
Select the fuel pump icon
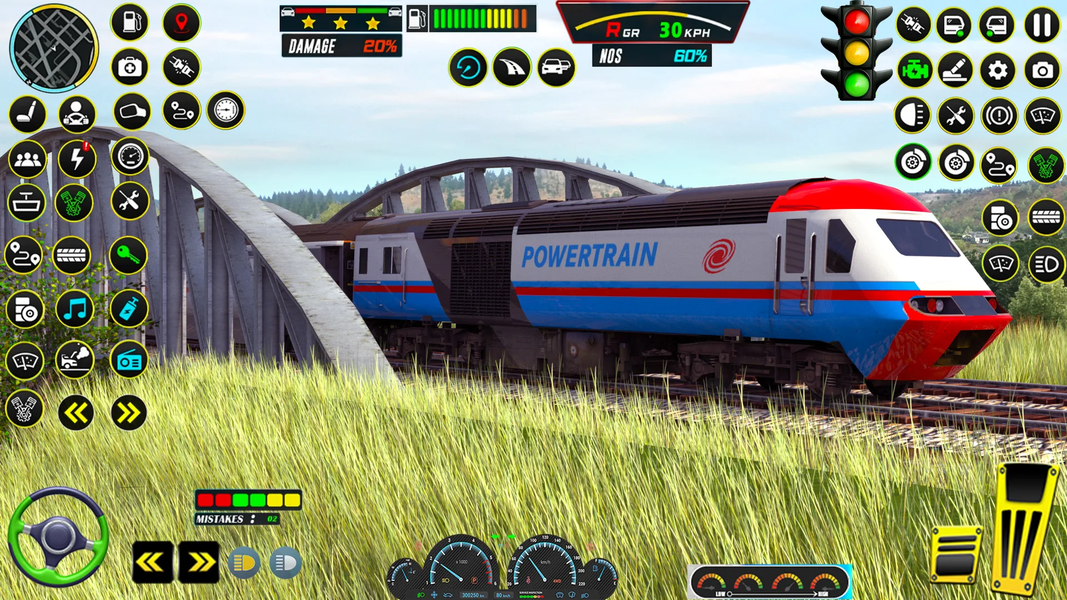pyautogui.click(x=129, y=22)
